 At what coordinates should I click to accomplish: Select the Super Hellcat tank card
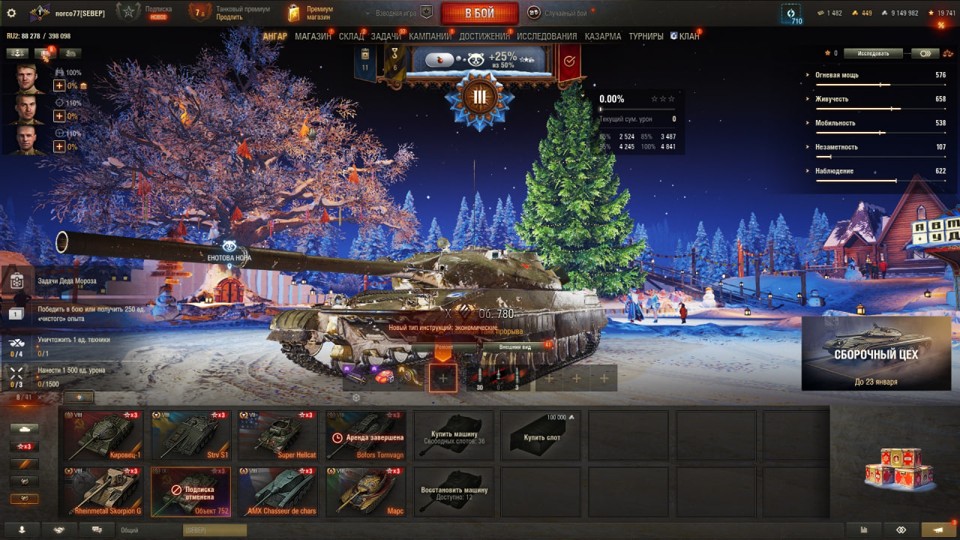(277, 433)
